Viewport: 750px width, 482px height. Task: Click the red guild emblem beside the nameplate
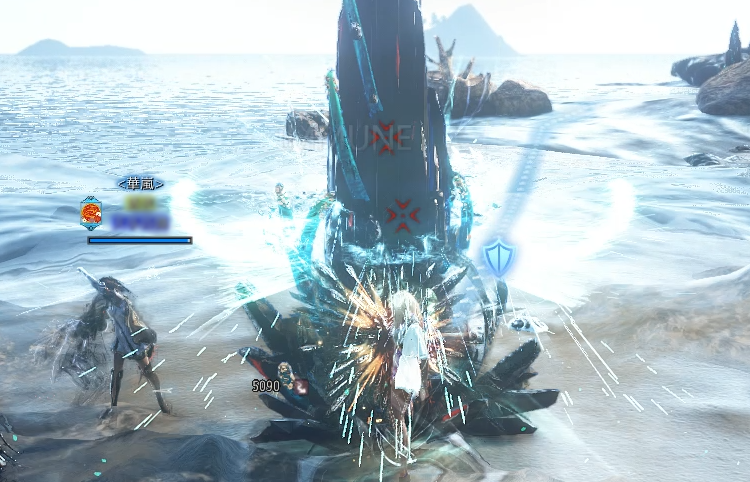point(91,212)
